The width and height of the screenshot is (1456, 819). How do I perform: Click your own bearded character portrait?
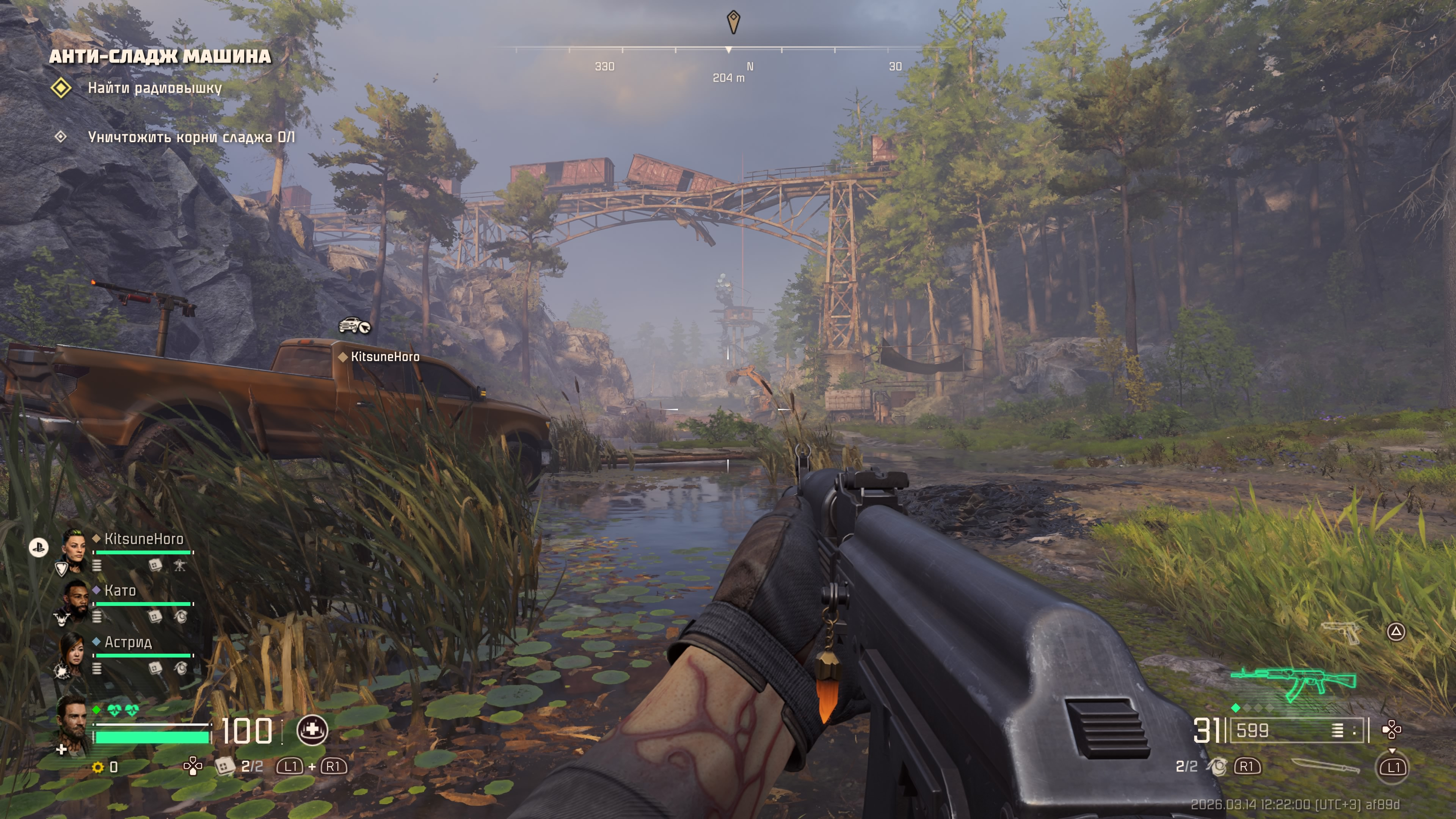[74, 723]
